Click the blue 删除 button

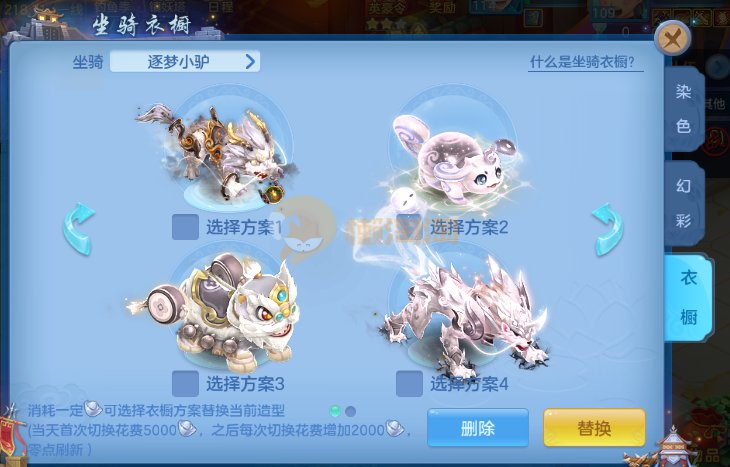coord(478,428)
